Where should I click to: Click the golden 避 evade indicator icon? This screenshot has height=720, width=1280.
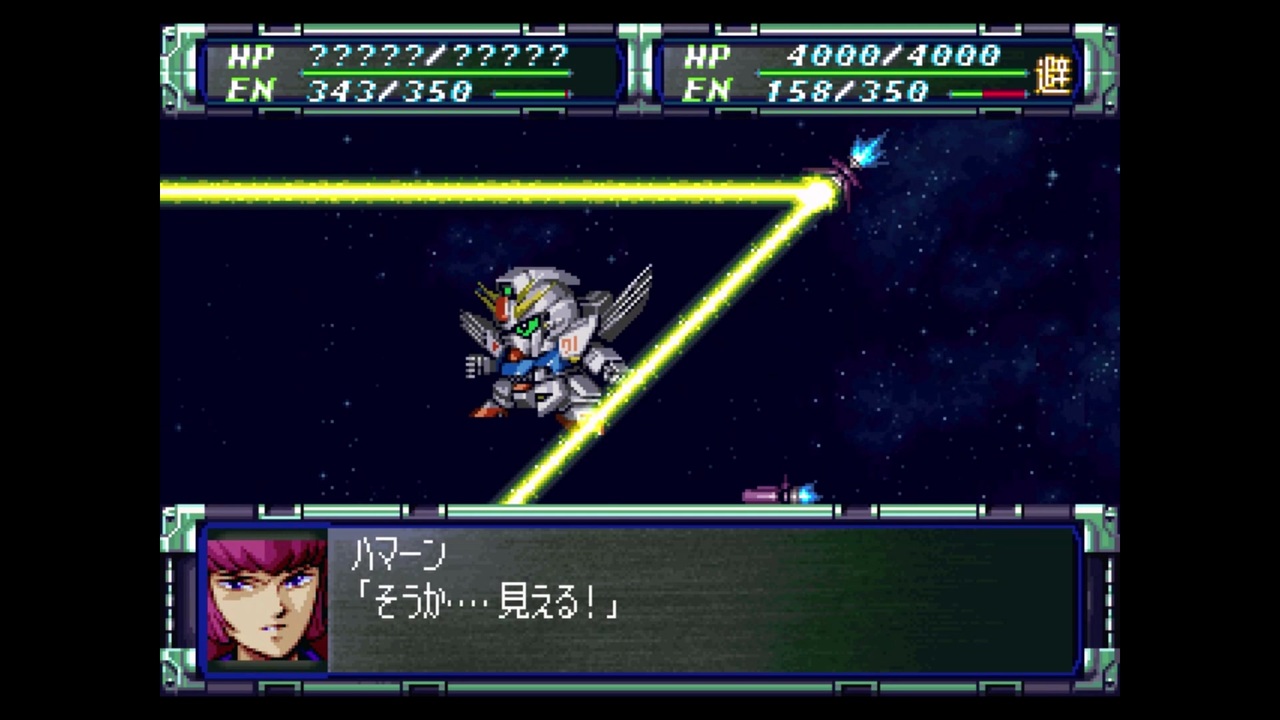[x=1056, y=72]
